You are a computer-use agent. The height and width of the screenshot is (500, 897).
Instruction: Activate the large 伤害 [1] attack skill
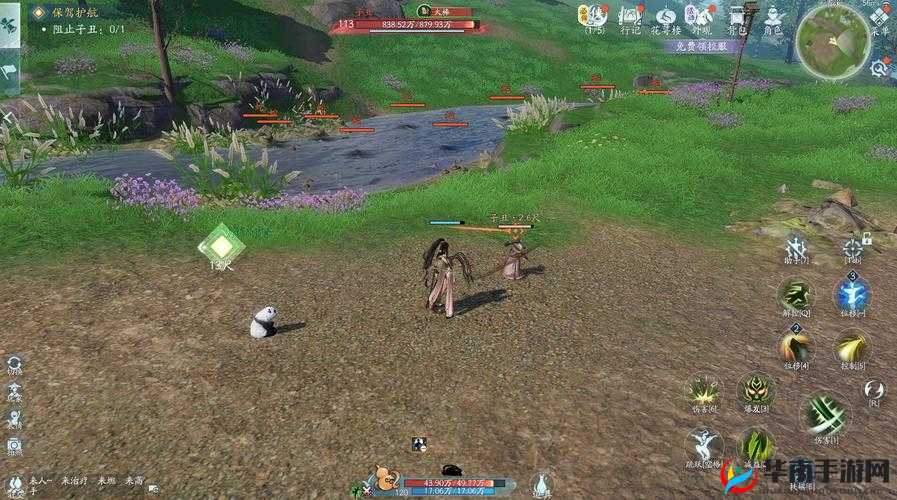[826, 414]
